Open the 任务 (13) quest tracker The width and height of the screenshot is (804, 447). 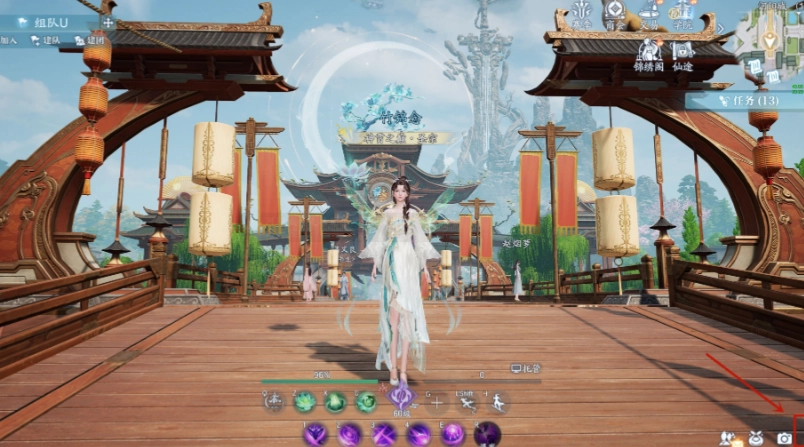[x=745, y=100]
